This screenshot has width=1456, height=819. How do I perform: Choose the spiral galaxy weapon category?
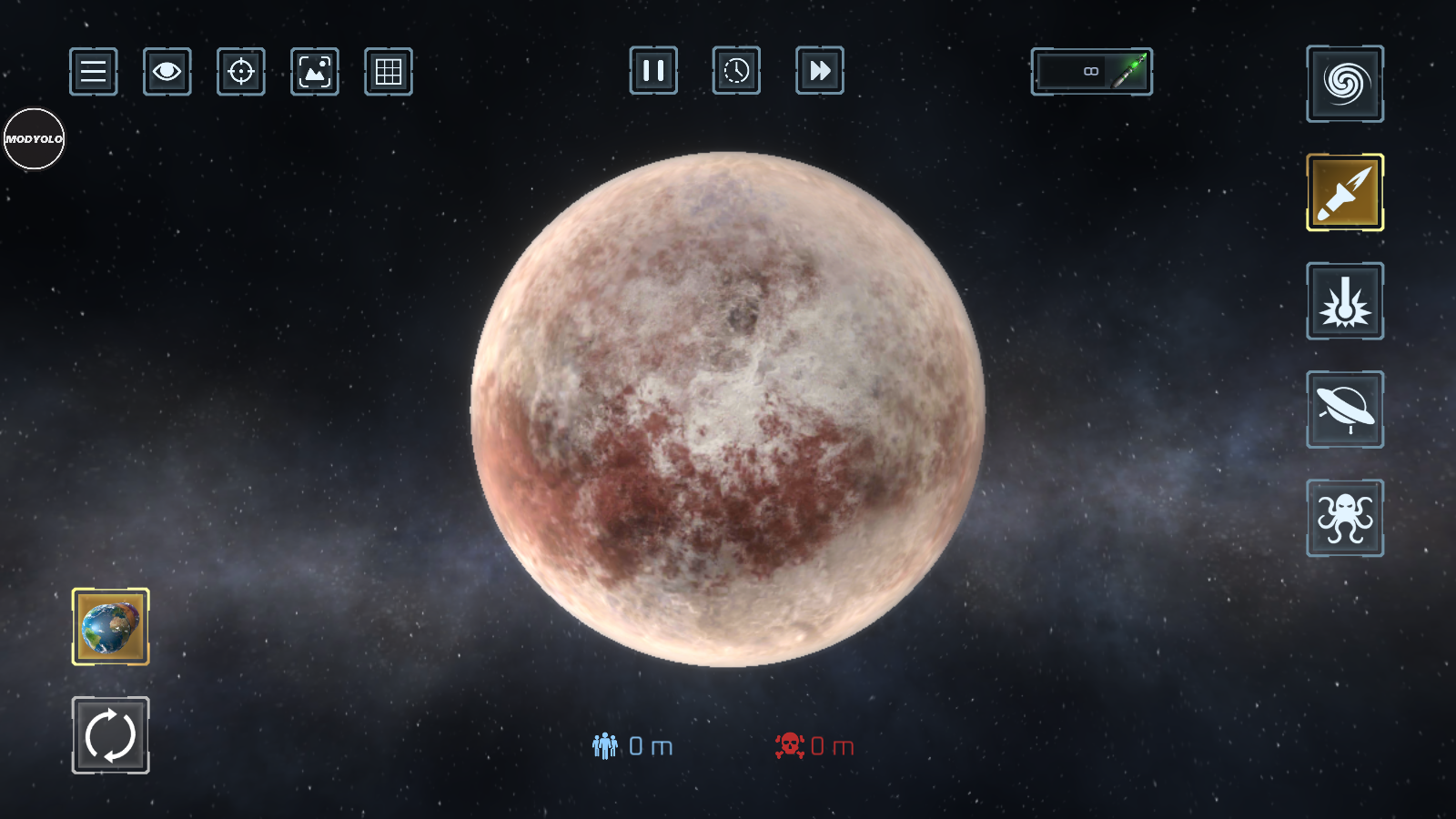(x=1345, y=84)
